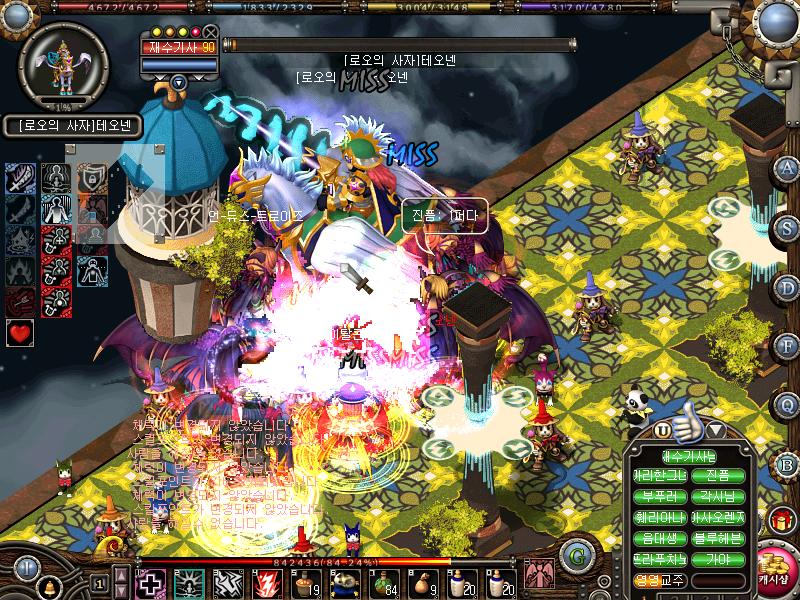The height and width of the screenshot is (600, 800).
Task: Select party member 부푸러
Action: pos(657,497)
